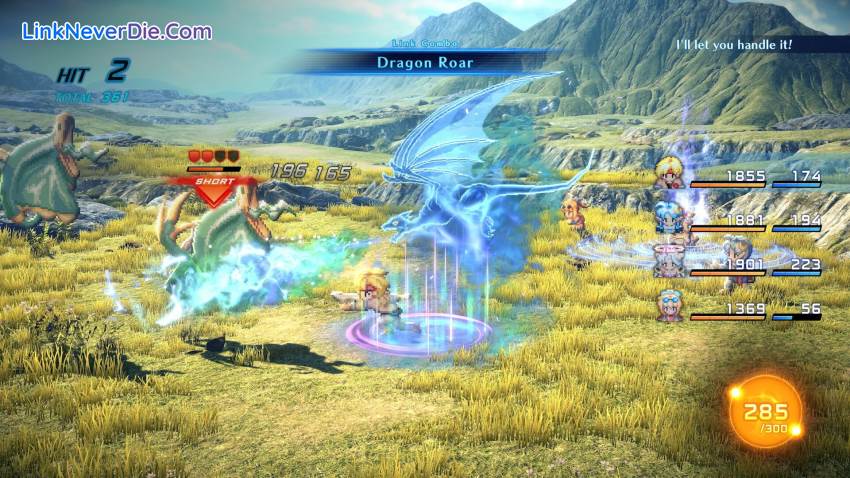Select the blue-haired party member portrait

pyautogui.click(x=668, y=218)
